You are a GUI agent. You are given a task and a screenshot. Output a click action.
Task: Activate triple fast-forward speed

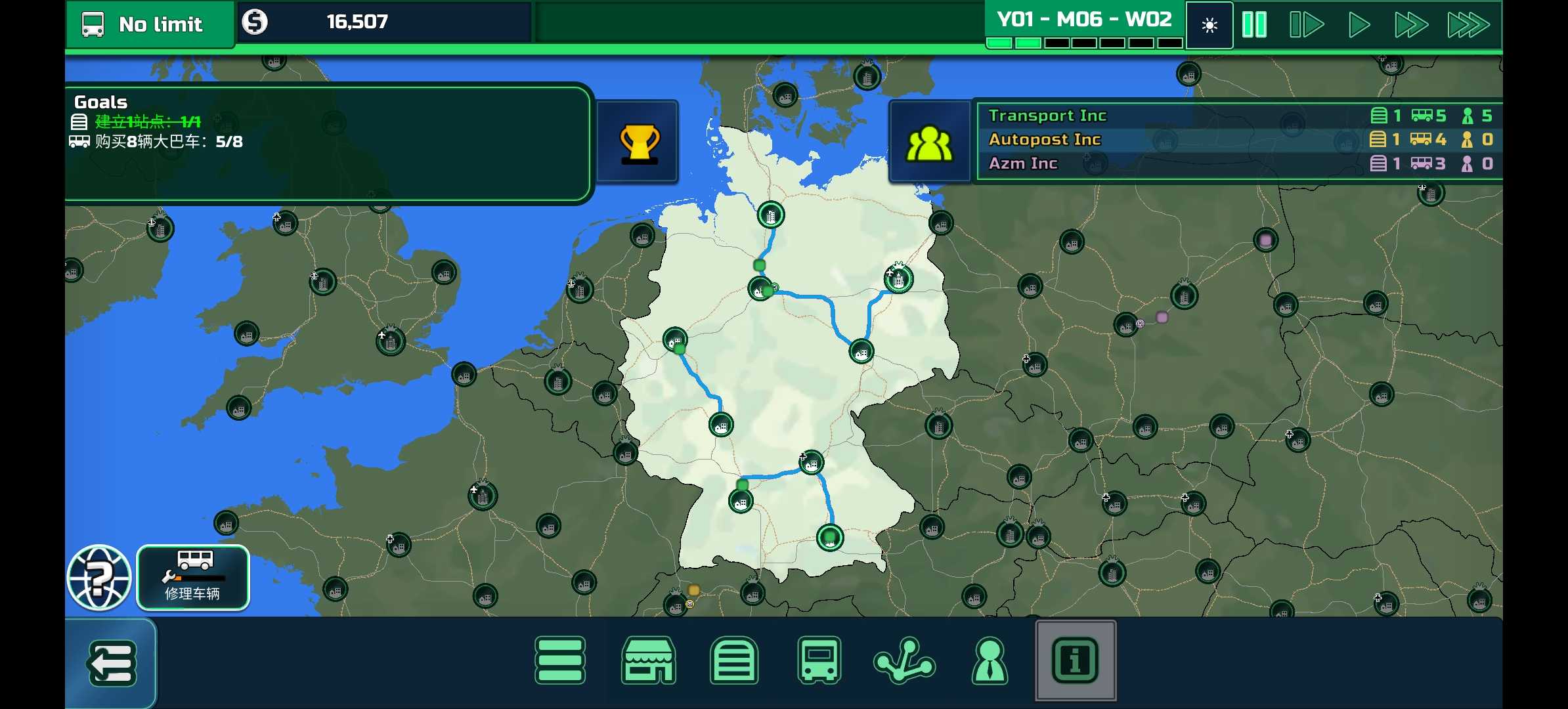(x=1468, y=25)
